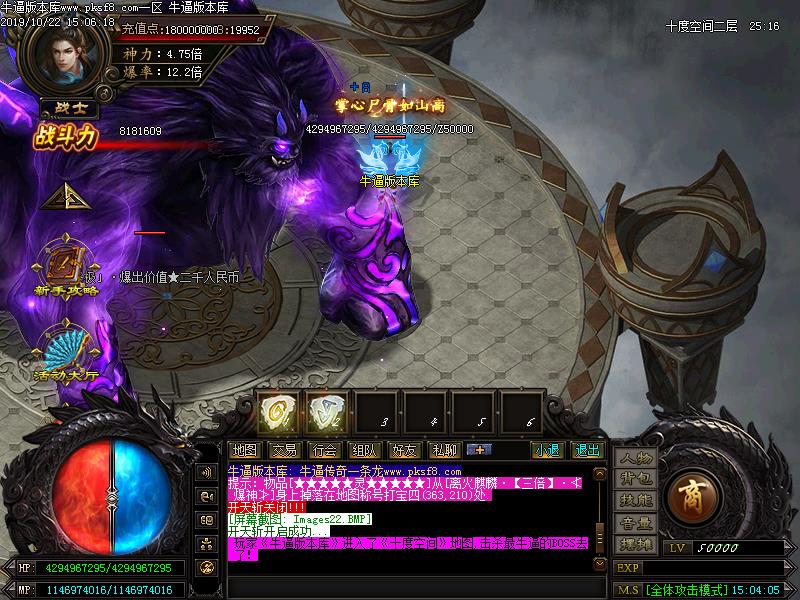Open the 新手攻略 beginner guide icon
The width and height of the screenshot is (800, 600).
tap(66, 264)
